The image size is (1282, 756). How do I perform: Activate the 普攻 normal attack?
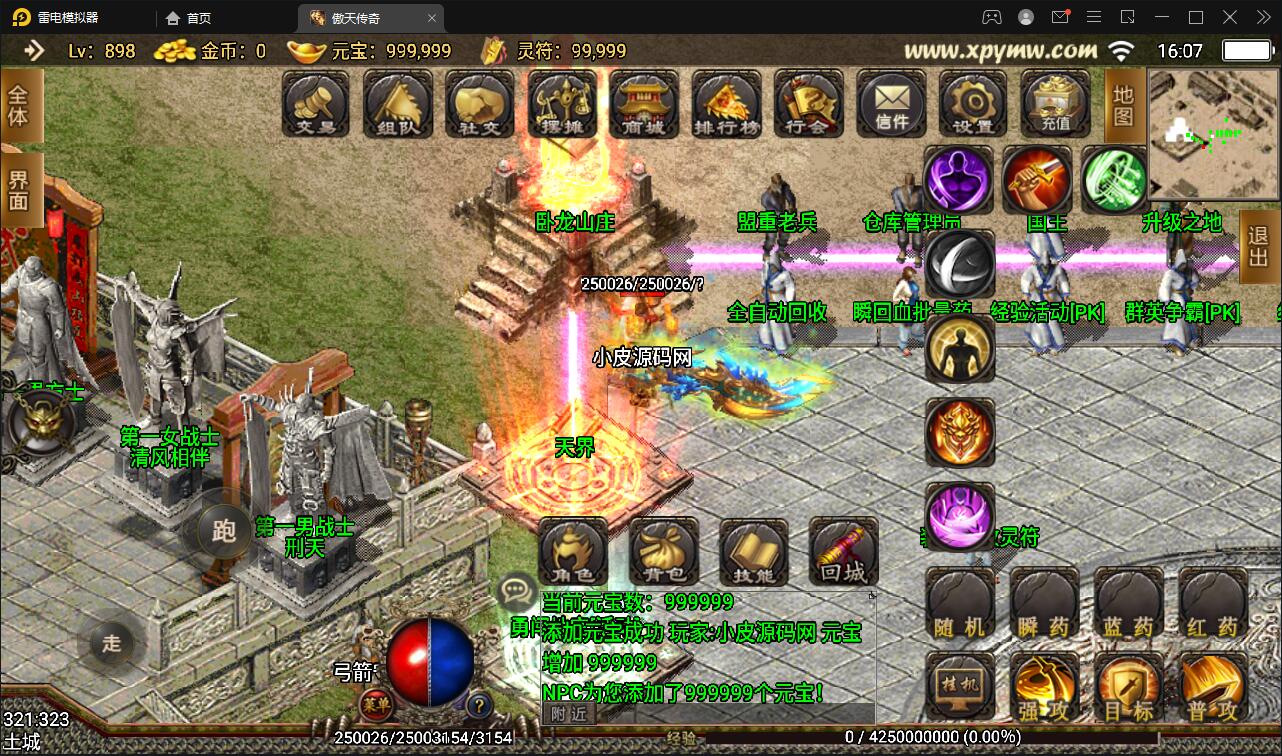[1213, 688]
